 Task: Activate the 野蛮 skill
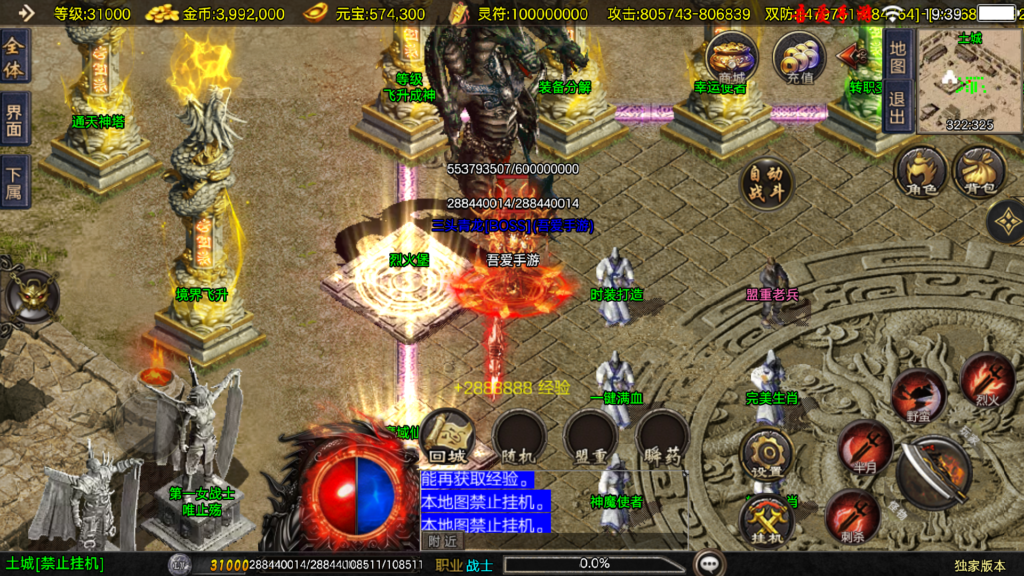tap(918, 395)
